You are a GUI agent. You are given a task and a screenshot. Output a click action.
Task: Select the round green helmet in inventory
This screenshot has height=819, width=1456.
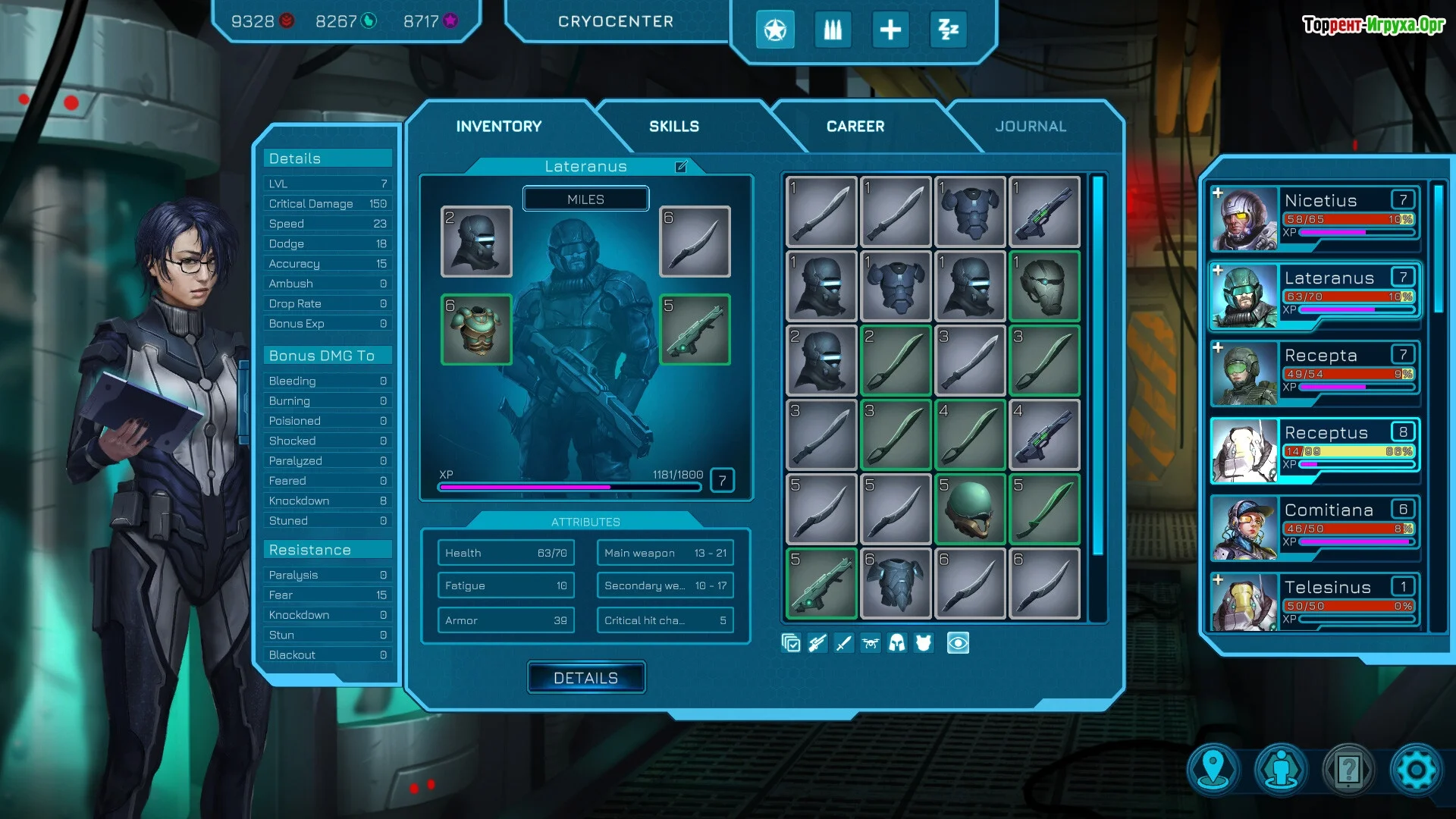(970, 509)
